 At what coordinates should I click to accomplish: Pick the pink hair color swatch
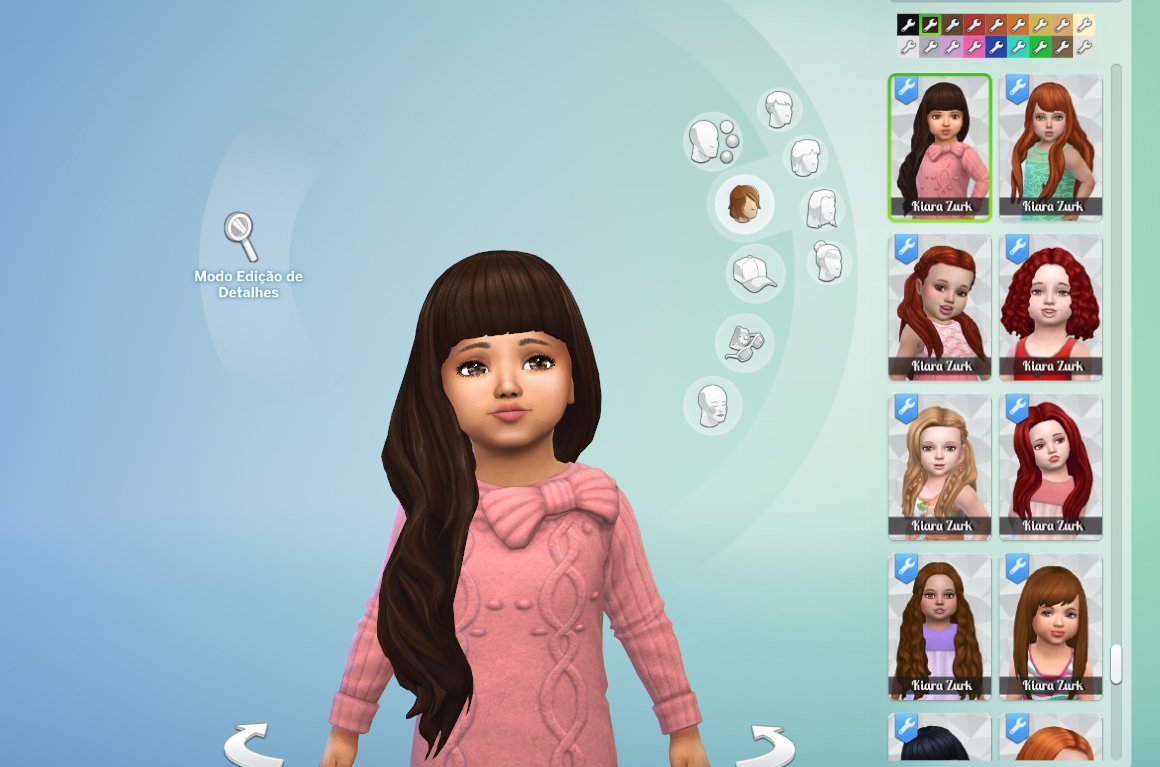tap(973, 46)
